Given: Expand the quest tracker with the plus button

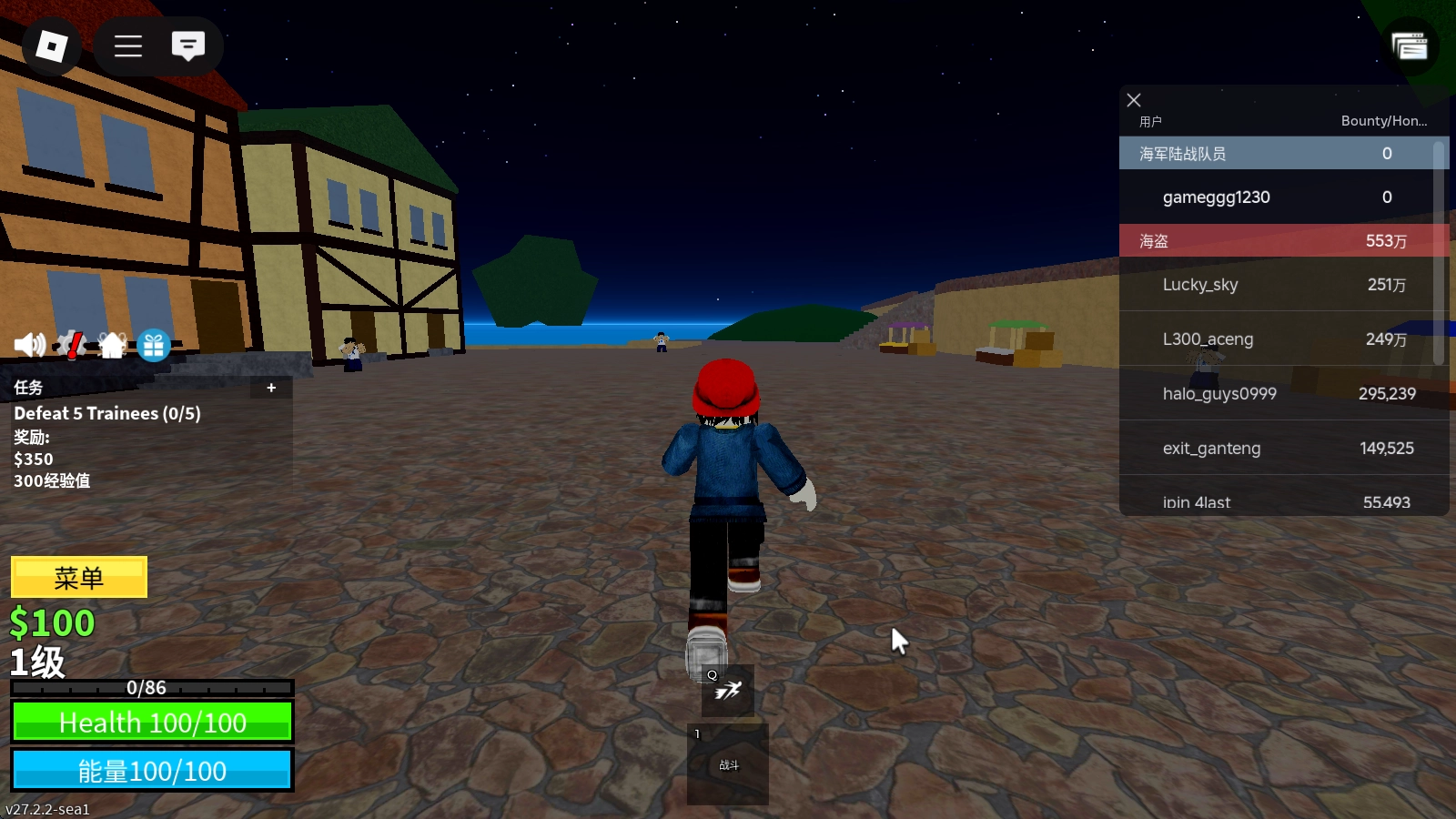Looking at the screenshot, I should [x=271, y=388].
